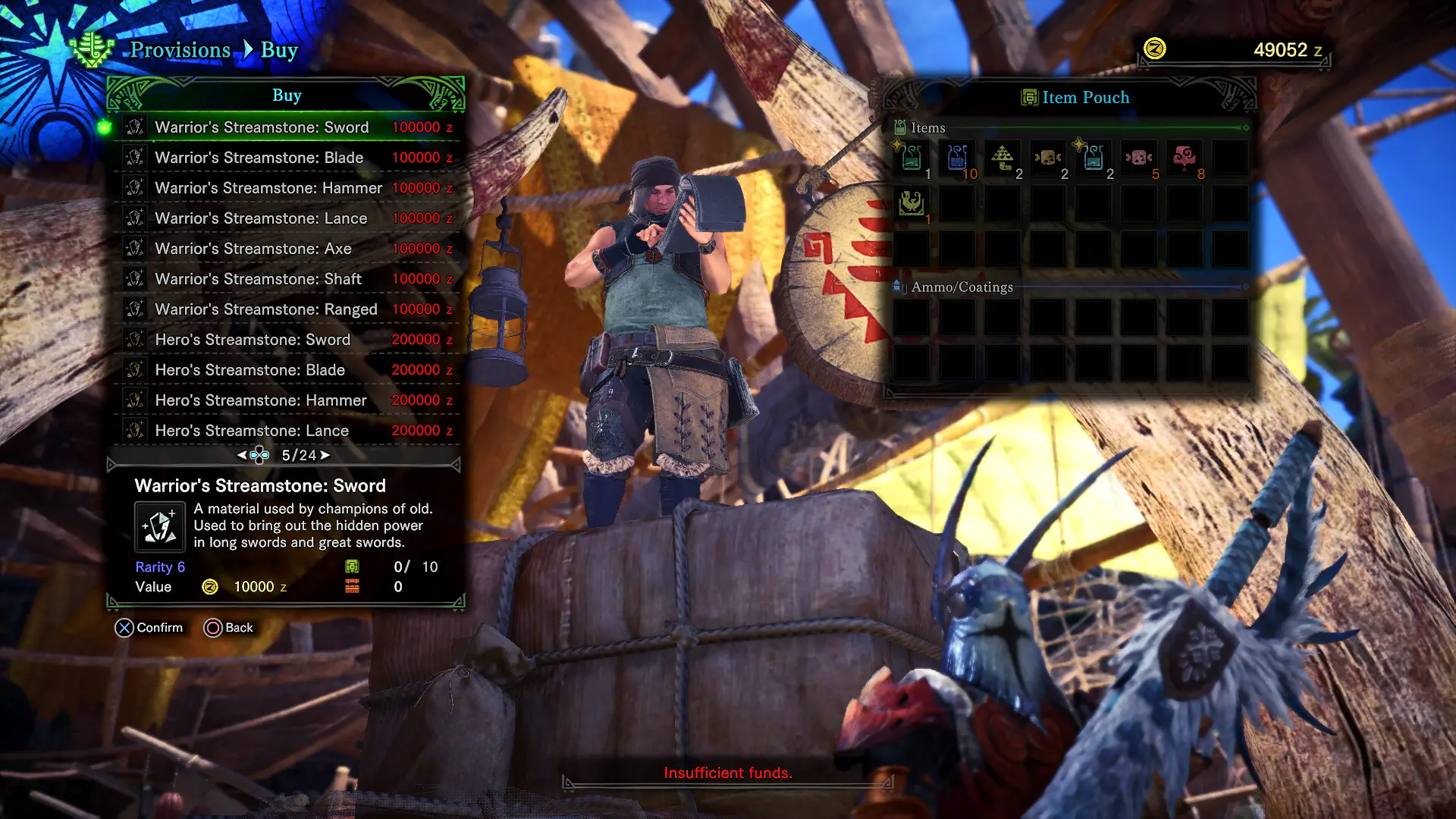Select the voucher icon on second pouch row
The height and width of the screenshot is (819, 1456).
910,203
